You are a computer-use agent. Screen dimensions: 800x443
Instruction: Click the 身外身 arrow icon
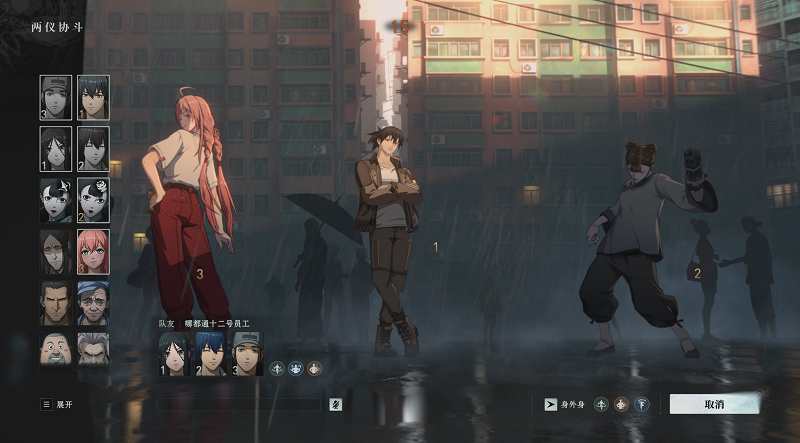[550, 404]
